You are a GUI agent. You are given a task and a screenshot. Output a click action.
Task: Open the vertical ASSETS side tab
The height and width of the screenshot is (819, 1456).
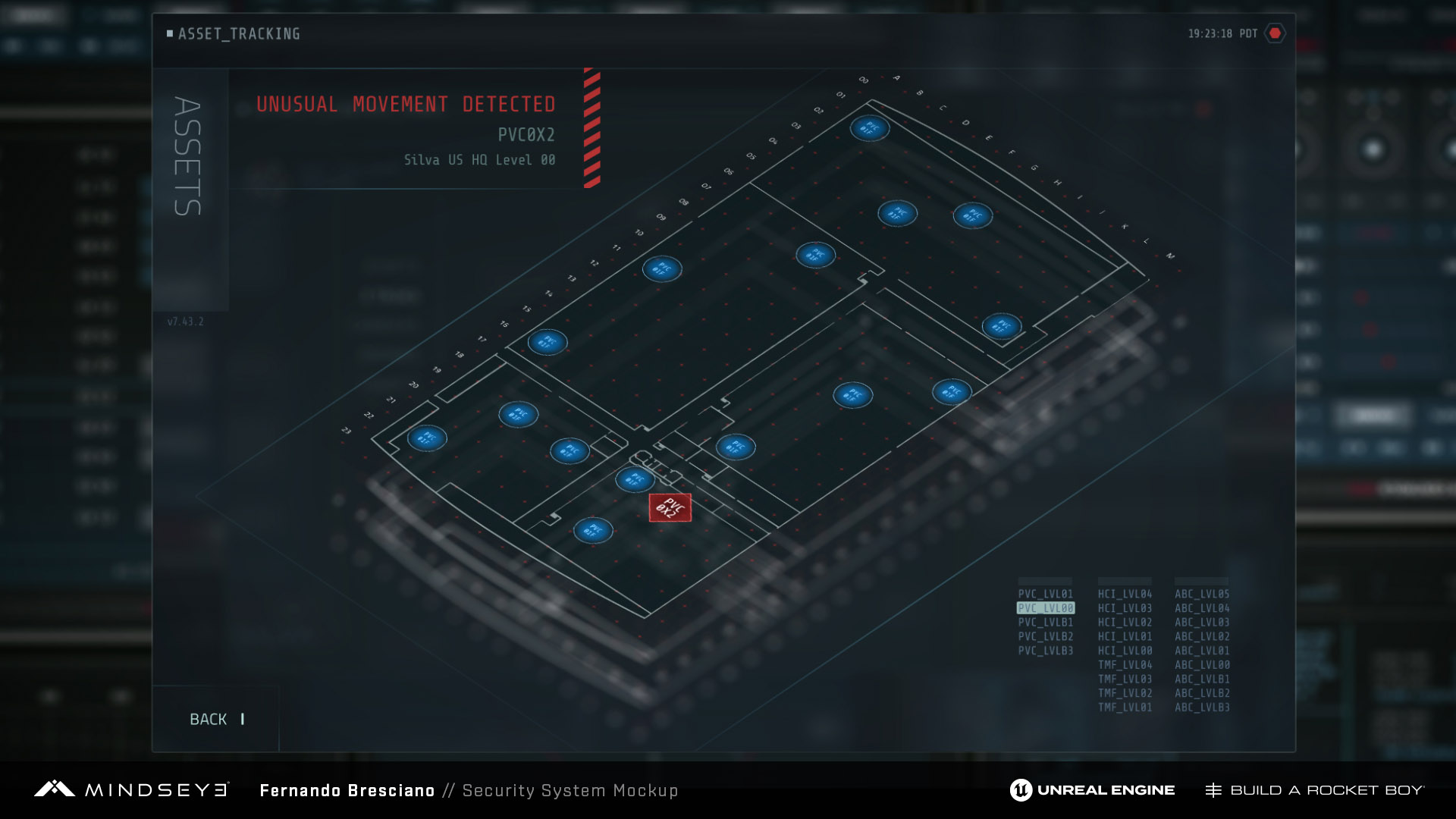(188, 157)
